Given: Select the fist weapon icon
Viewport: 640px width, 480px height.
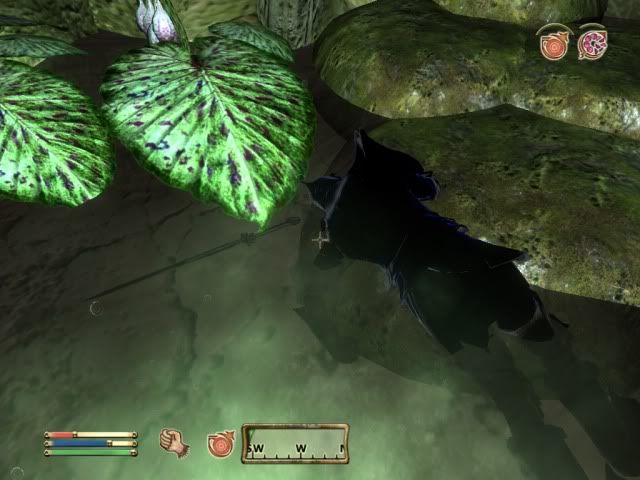Looking at the screenshot, I should pos(176,442).
